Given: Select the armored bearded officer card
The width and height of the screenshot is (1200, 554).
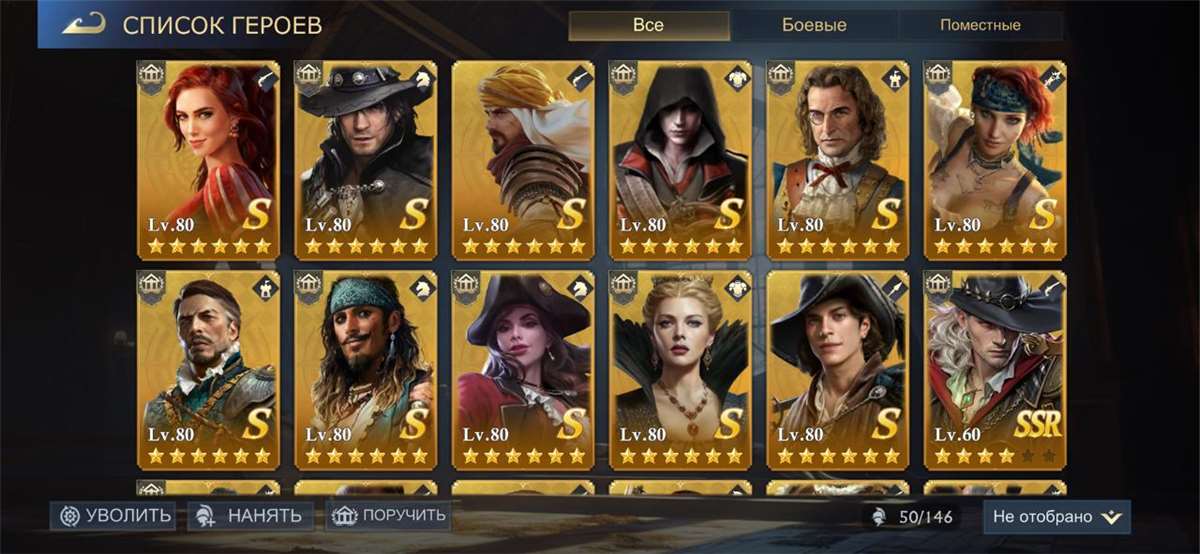Looking at the screenshot, I should 208,370.
